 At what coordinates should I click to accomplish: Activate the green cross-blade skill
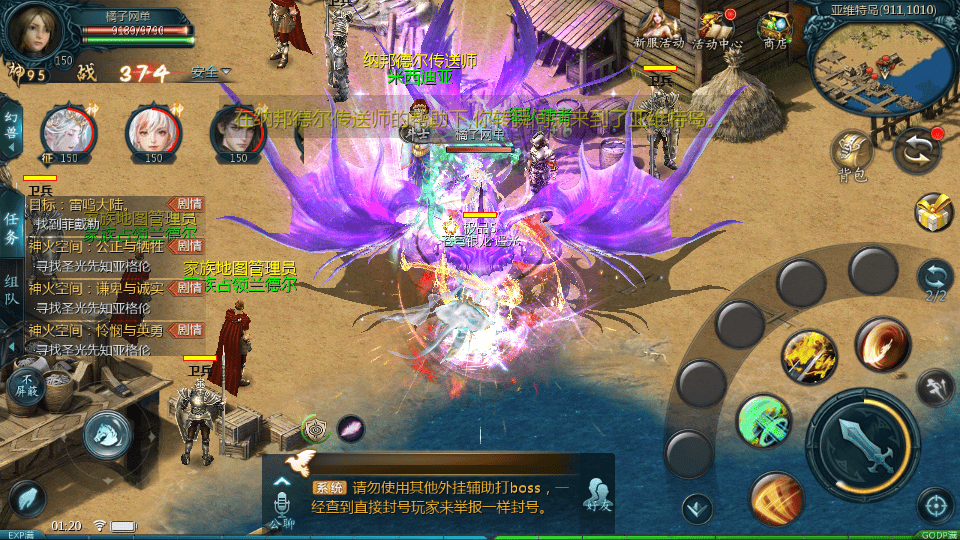click(764, 421)
